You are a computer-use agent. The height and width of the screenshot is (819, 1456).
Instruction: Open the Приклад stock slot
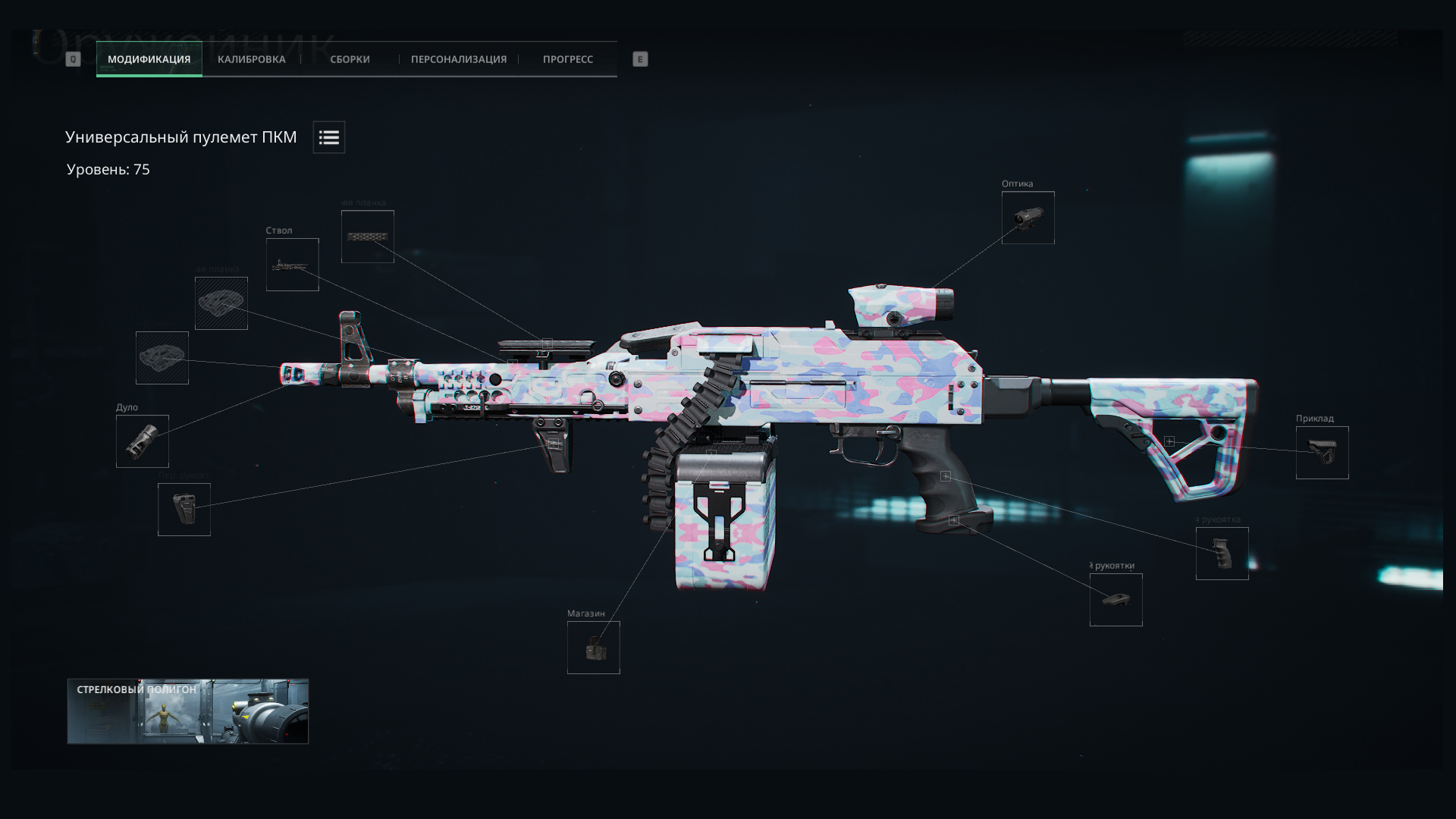(x=1322, y=453)
